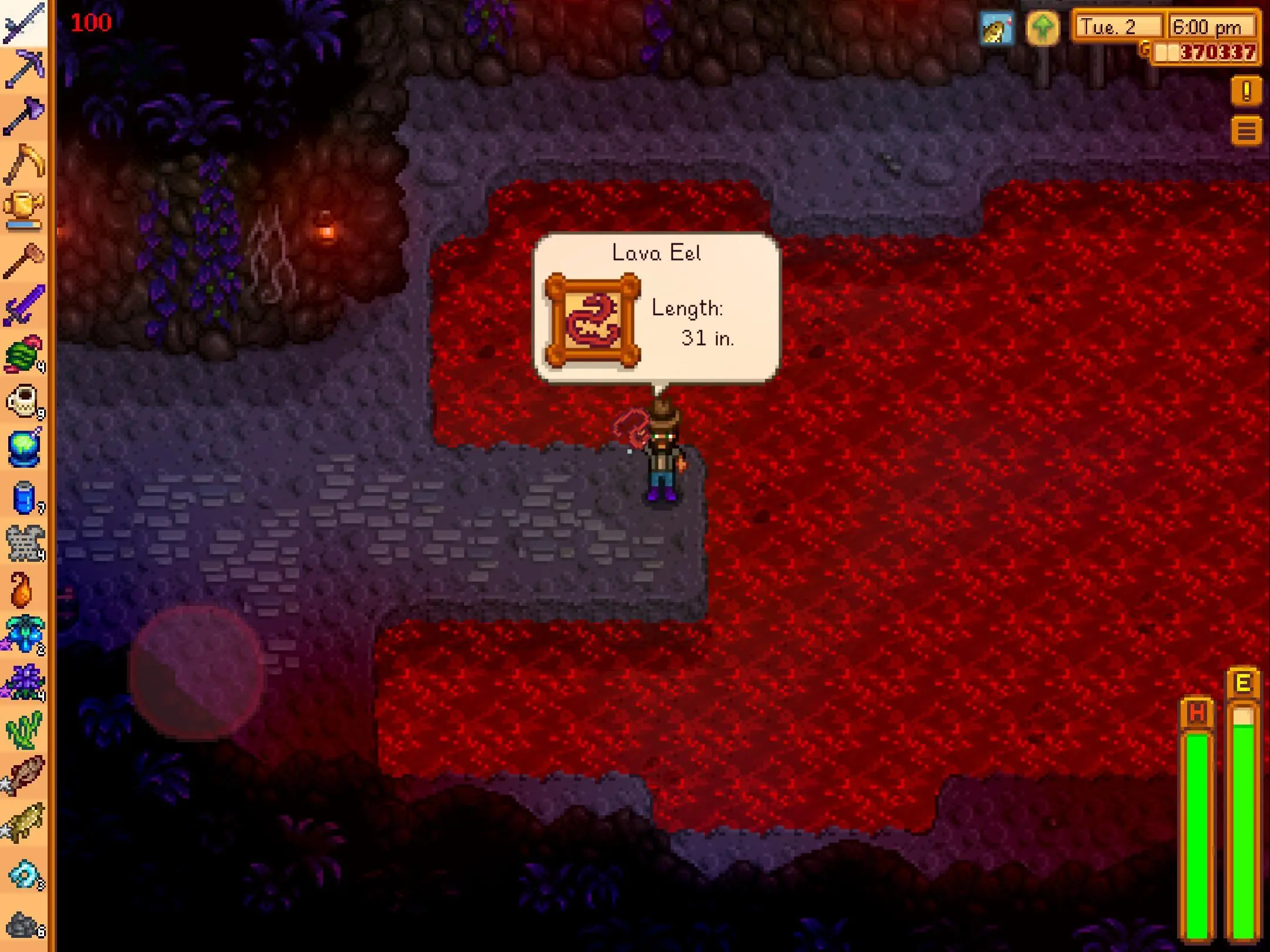Image resolution: width=1270 pixels, height=952 pixels.
Task: Tap the fishing buff icon
Action: [997, 28]
